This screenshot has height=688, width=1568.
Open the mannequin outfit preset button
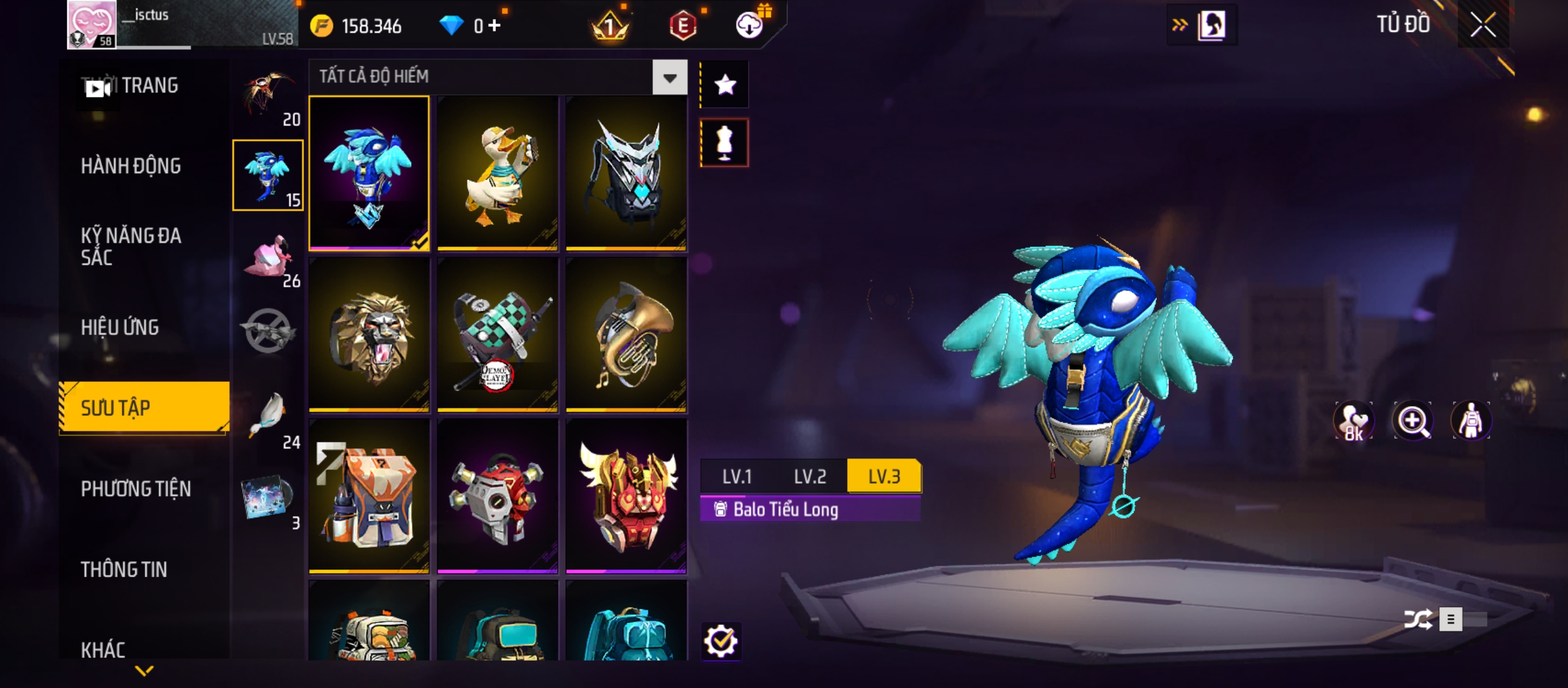725,143
